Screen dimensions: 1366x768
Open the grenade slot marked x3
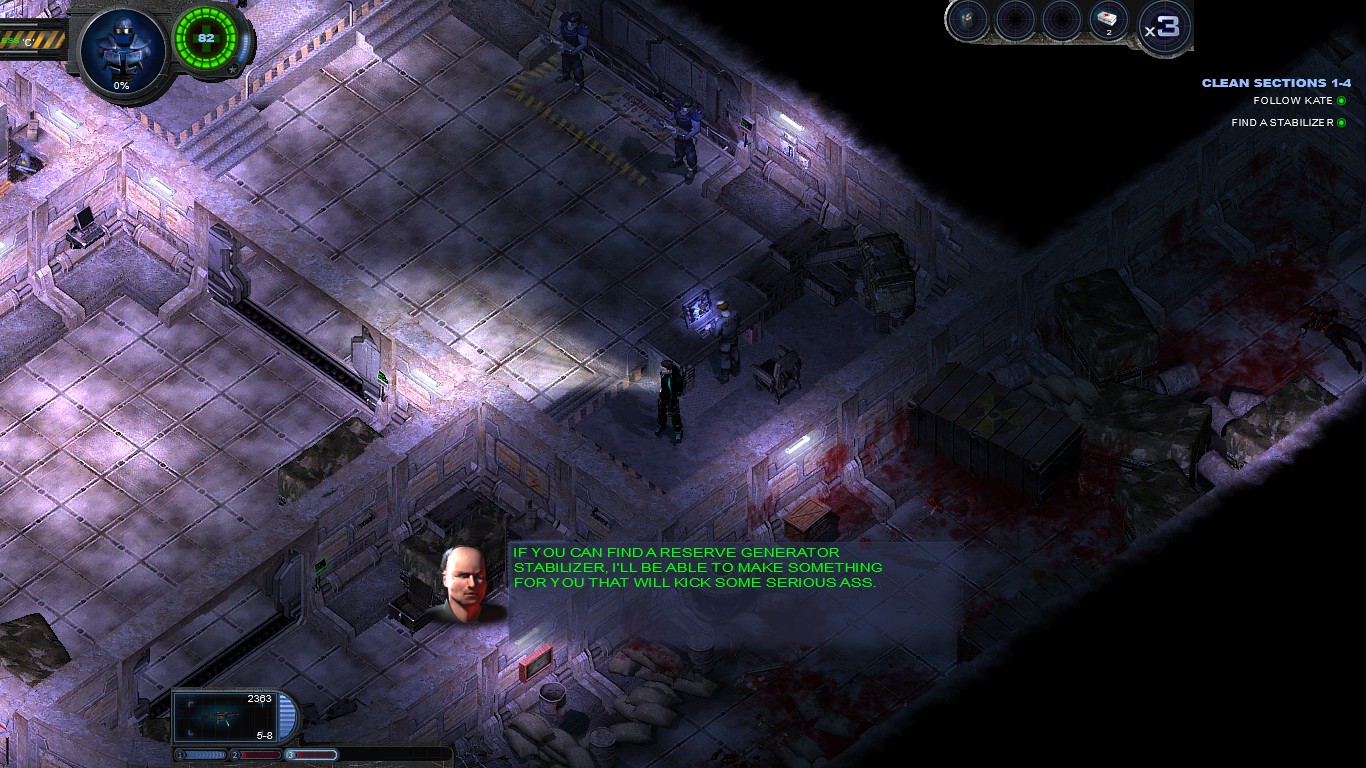(x=1163, y=22)
